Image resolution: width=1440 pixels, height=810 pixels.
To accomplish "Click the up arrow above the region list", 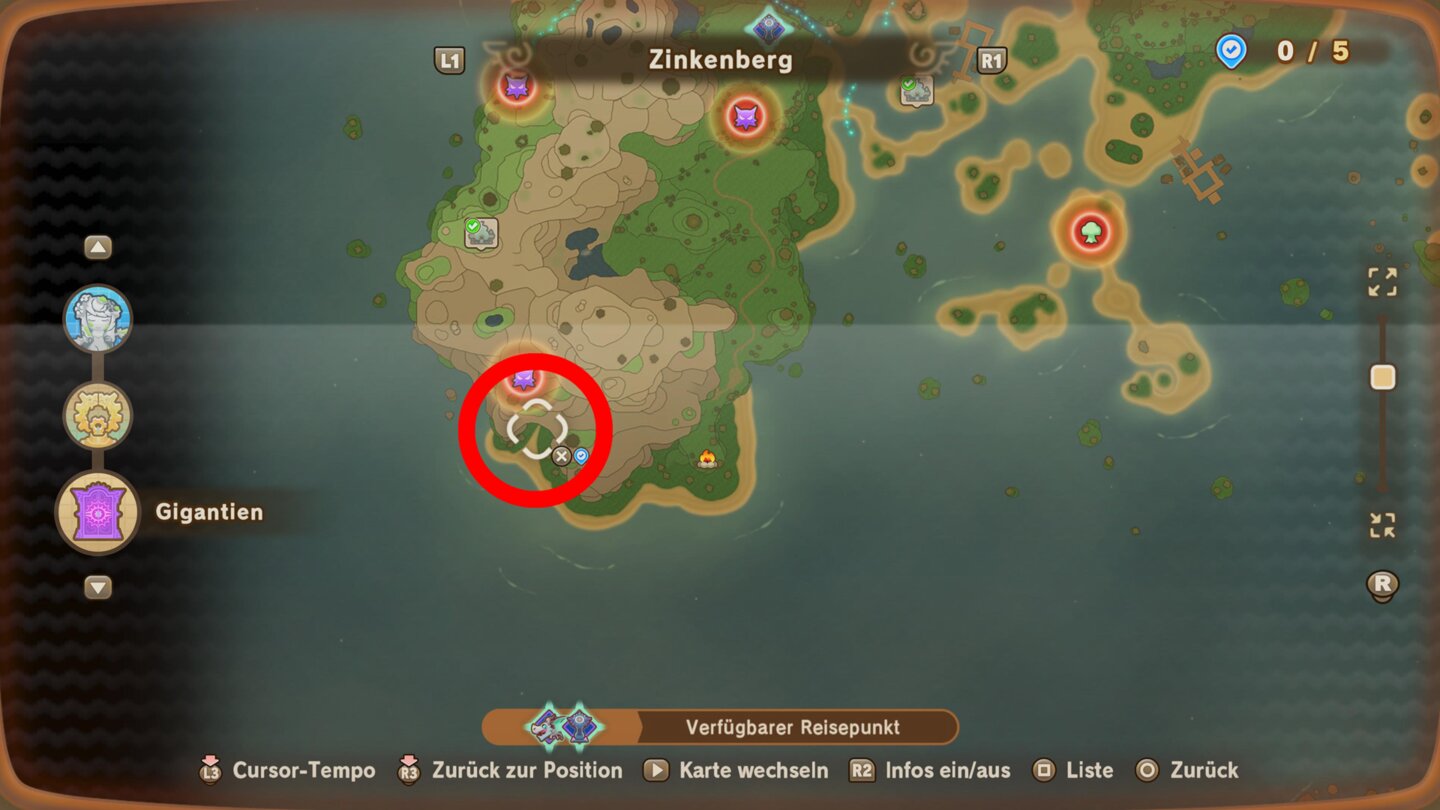I will tap(96, 245).
